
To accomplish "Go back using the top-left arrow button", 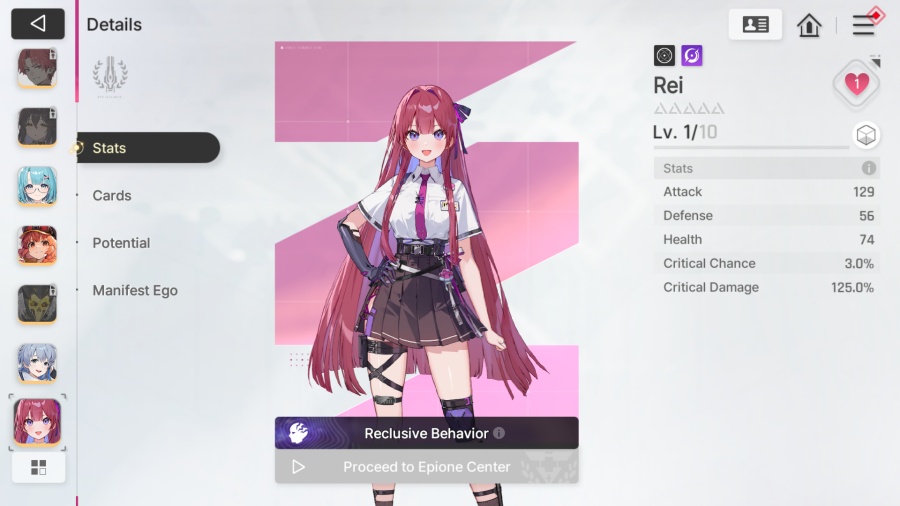I will point(38,24).
